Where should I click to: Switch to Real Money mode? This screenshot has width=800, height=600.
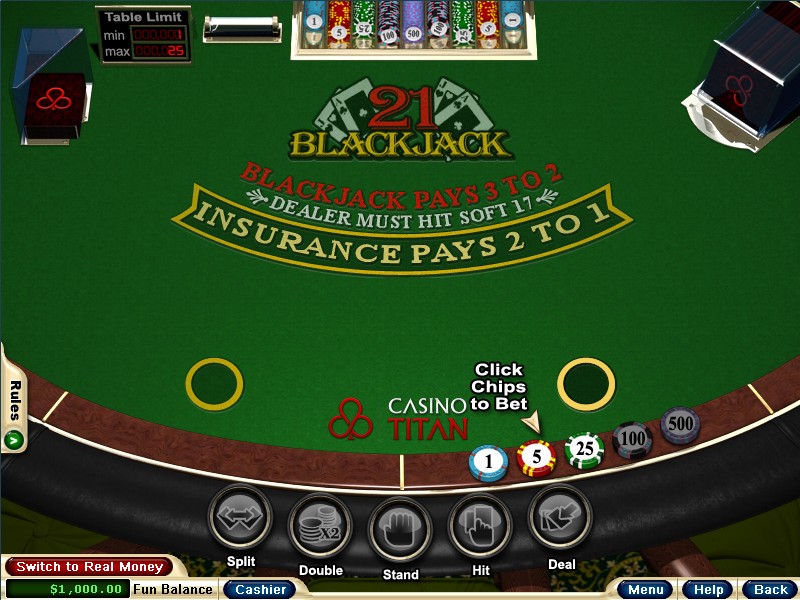tap(89, 567)
